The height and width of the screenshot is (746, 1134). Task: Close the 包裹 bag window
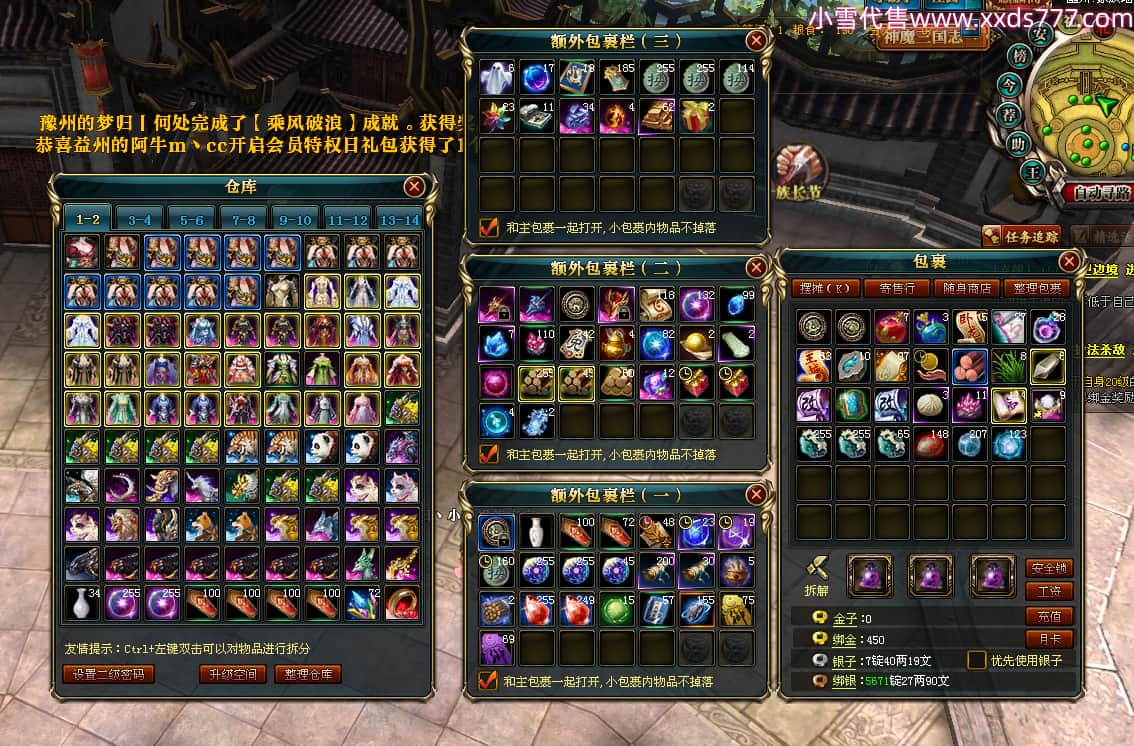pos(1069,262)
